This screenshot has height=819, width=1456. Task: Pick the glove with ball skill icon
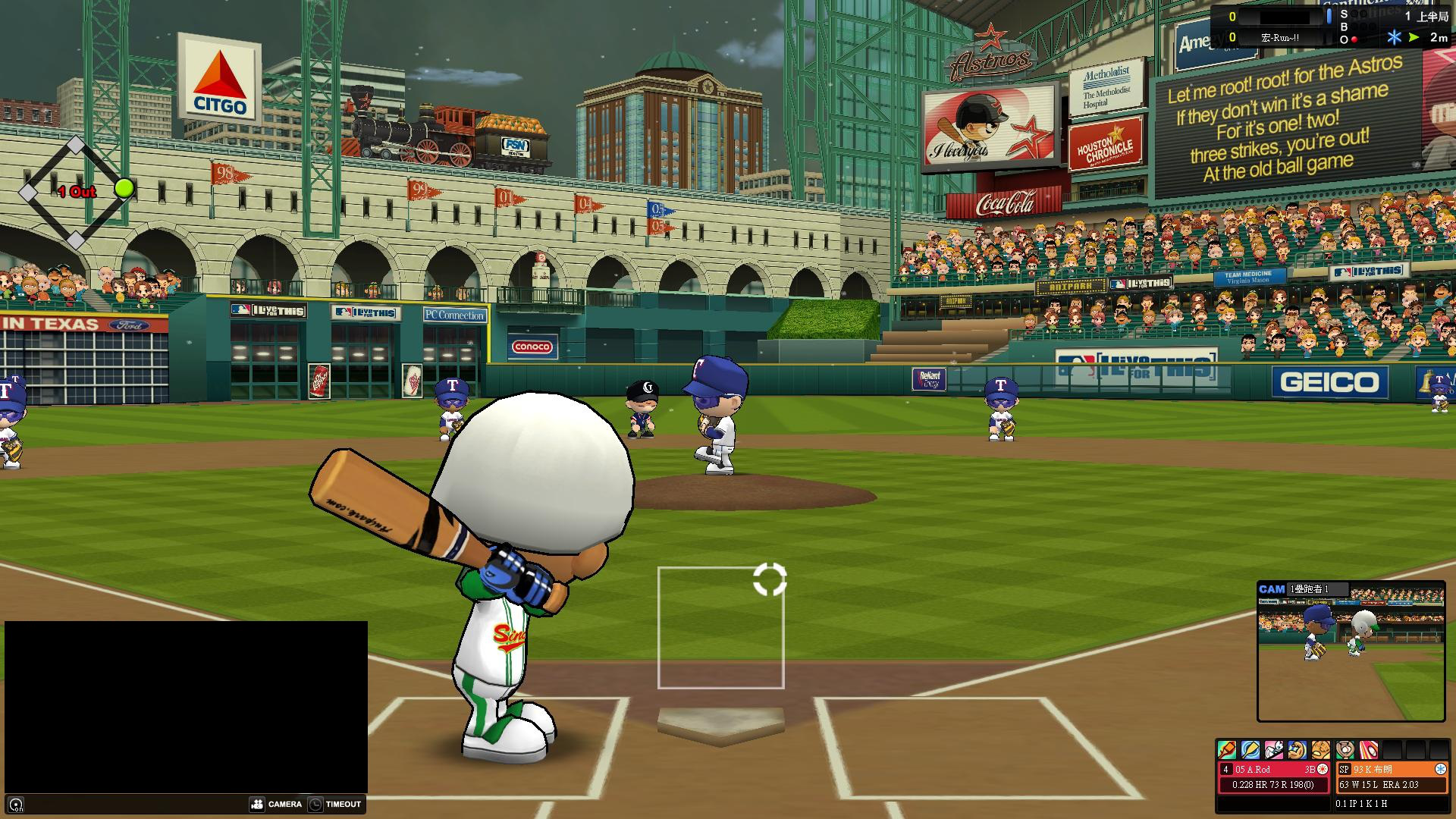pos(1345,750)
